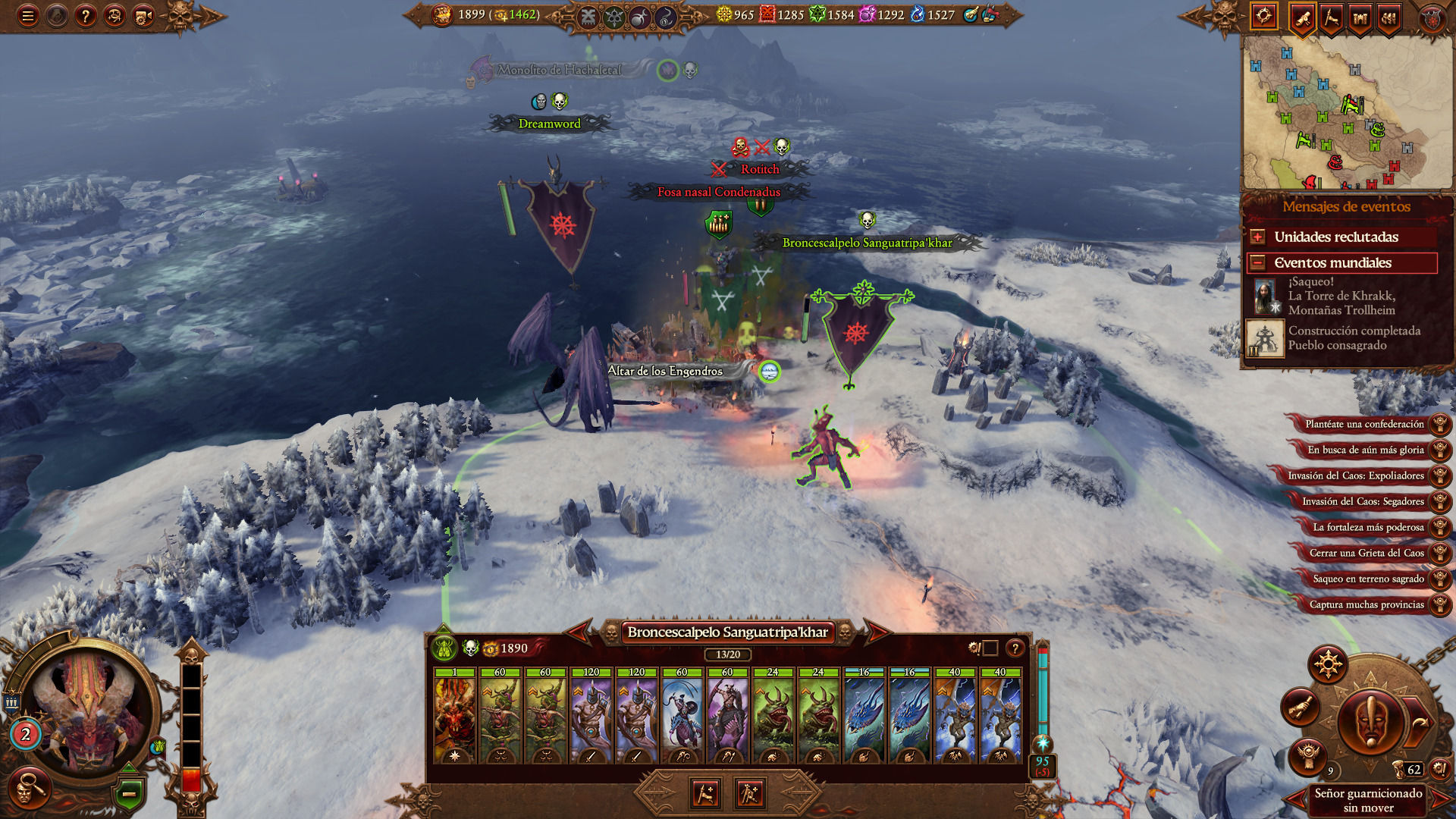Viewport: 1456px width, 819px height.
Task: Open mission La fortaleza más poderosa
Action: [1367, 528]
